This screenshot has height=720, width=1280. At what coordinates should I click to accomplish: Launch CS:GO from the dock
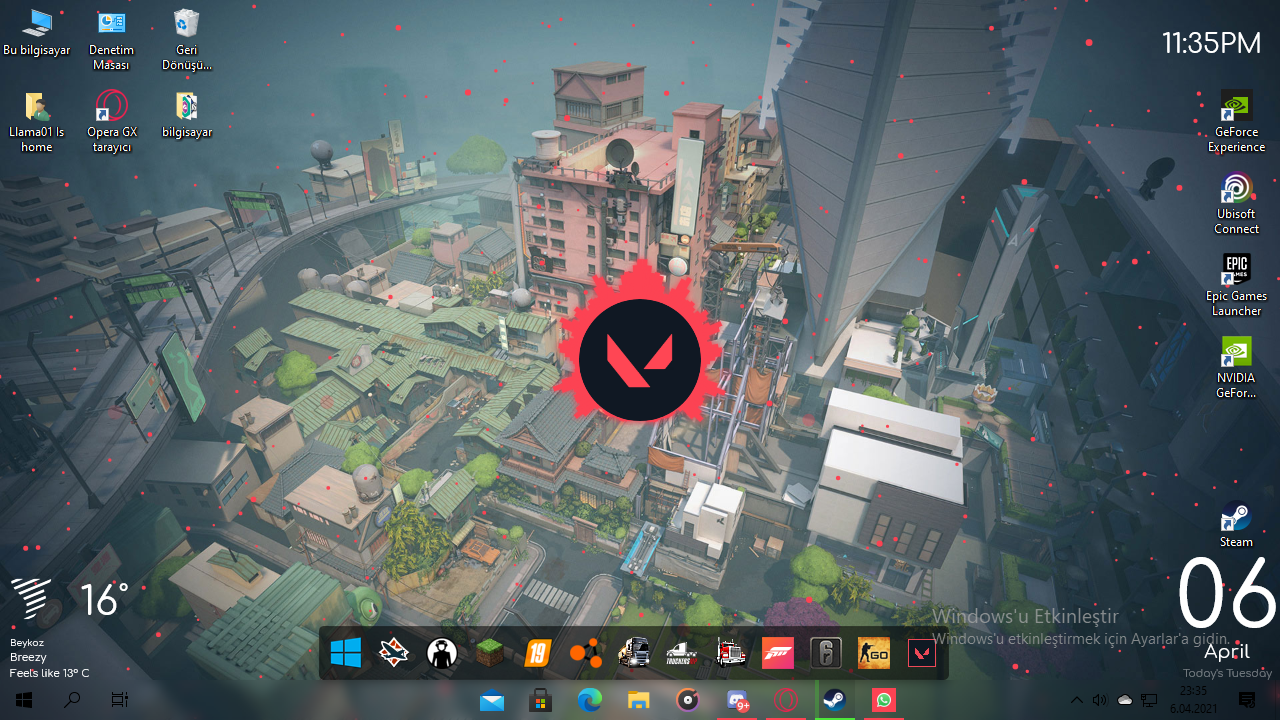(x=873, y=654)
